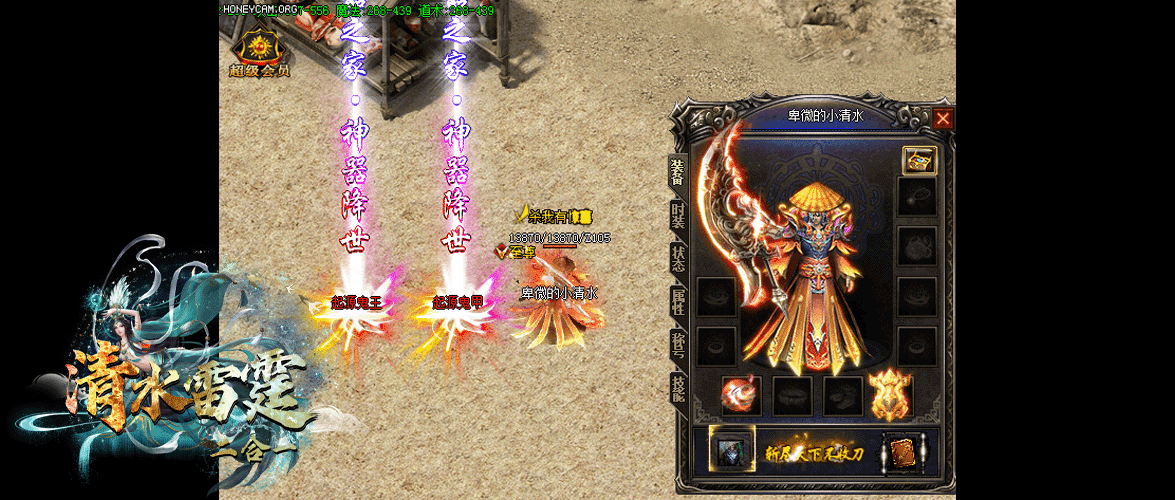
Task: Open the 状态 status tab
Action: 679,259
